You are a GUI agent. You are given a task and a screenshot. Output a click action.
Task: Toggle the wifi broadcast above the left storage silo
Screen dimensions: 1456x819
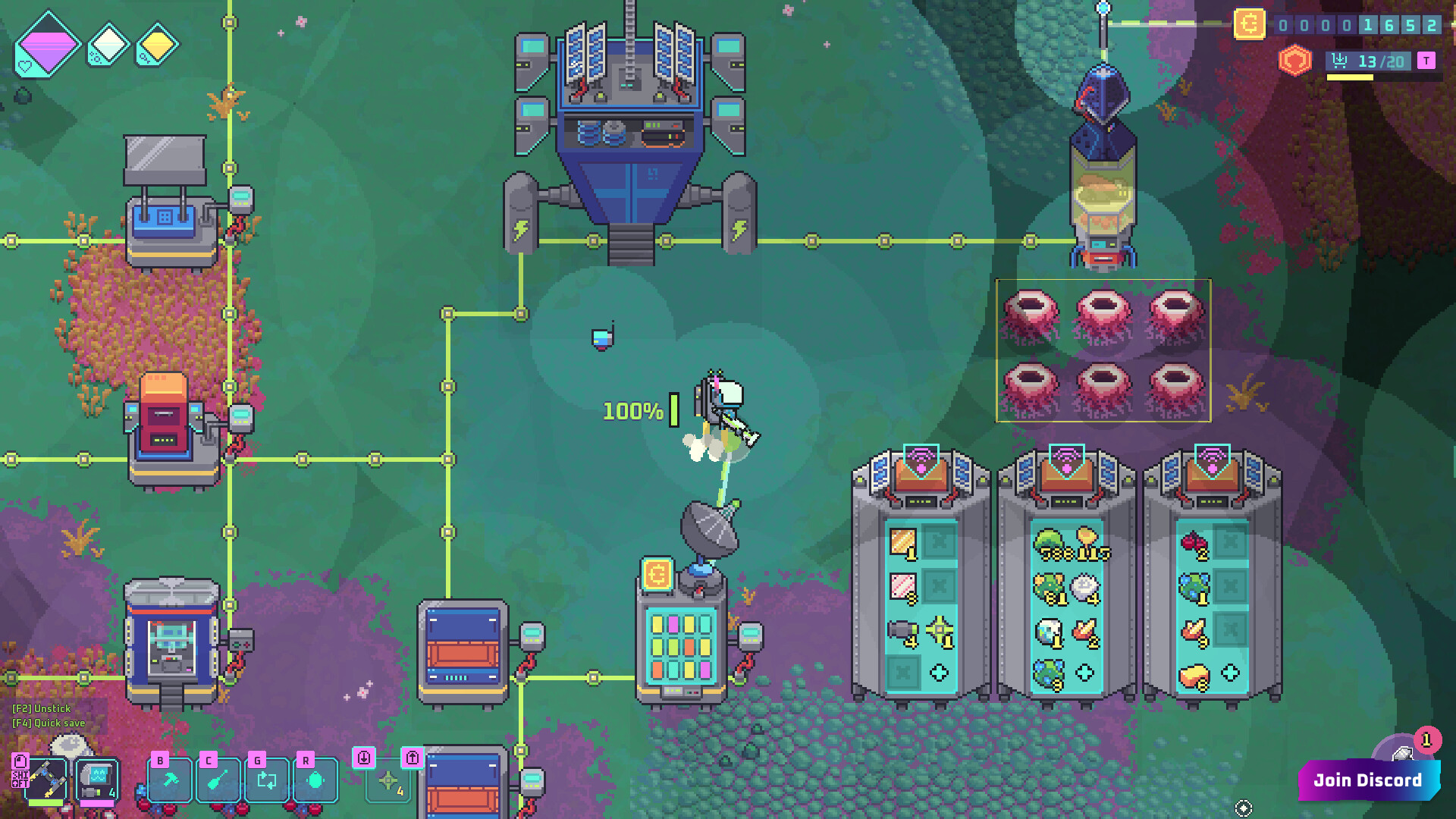coord(920,455)
